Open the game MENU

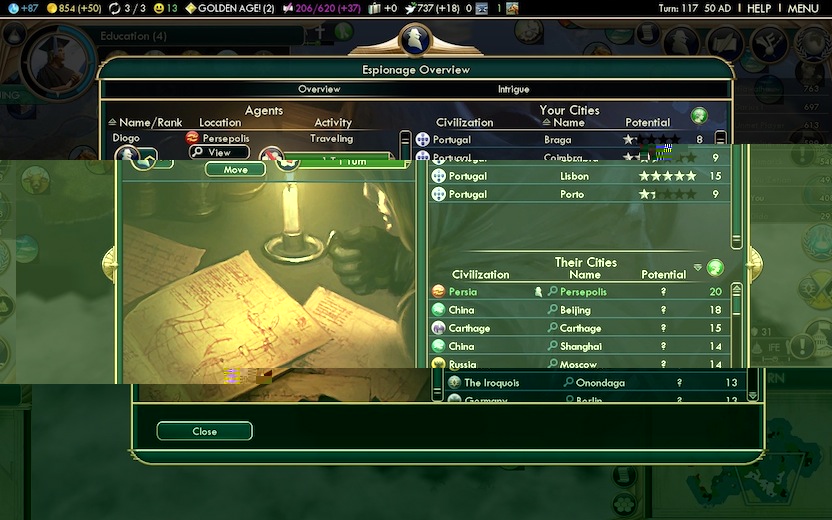pos(802,8)
